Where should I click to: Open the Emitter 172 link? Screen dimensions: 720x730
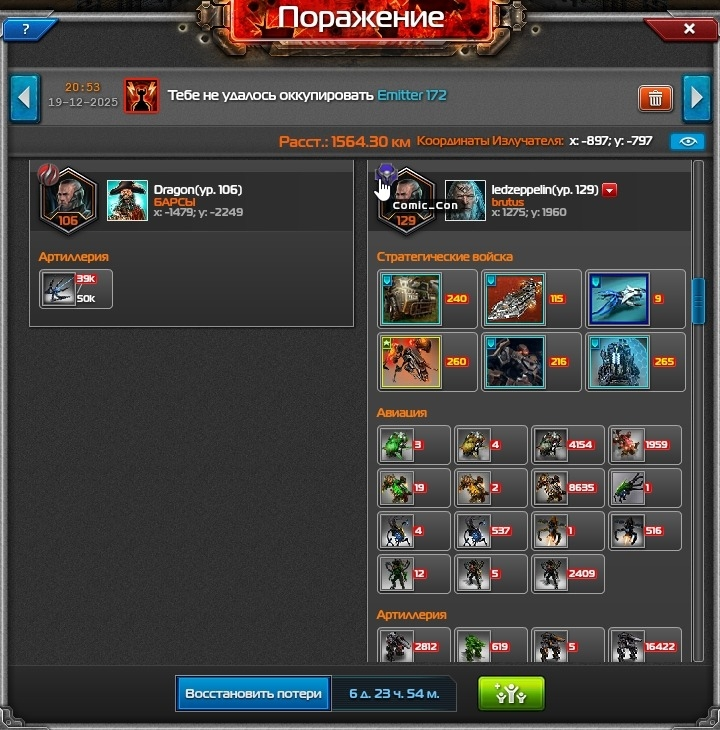pos(412,96)
